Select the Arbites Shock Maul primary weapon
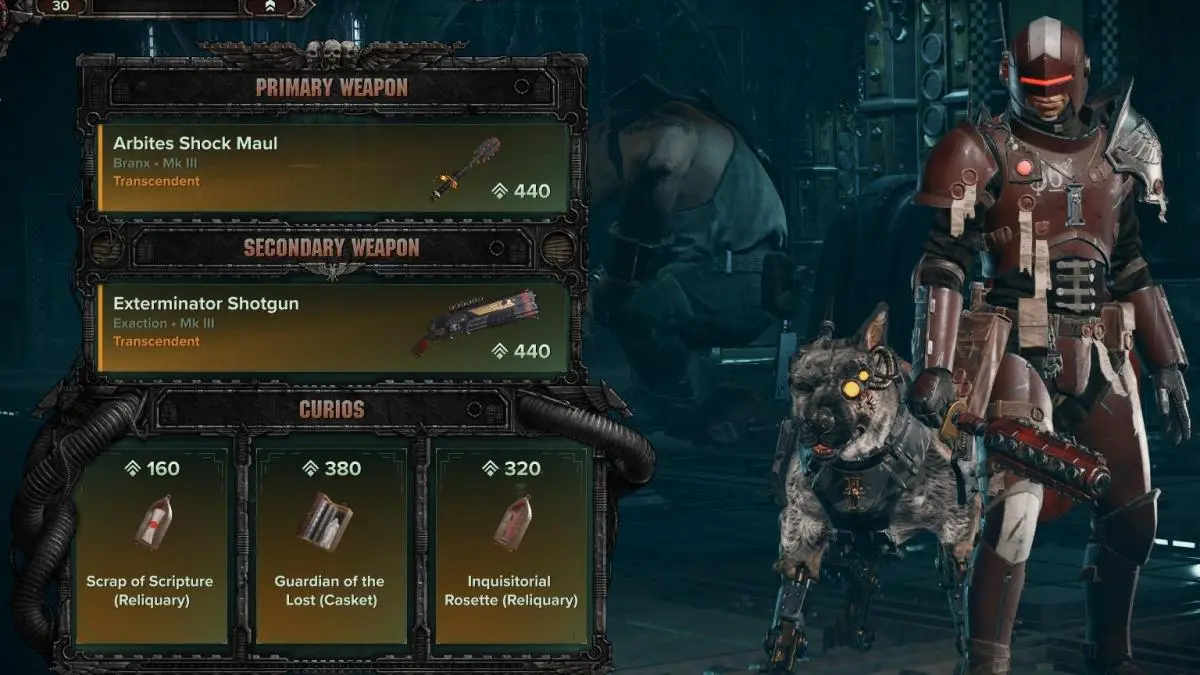Image resolution: width=1200 pixels, height=675 pixels. (333, 166)
